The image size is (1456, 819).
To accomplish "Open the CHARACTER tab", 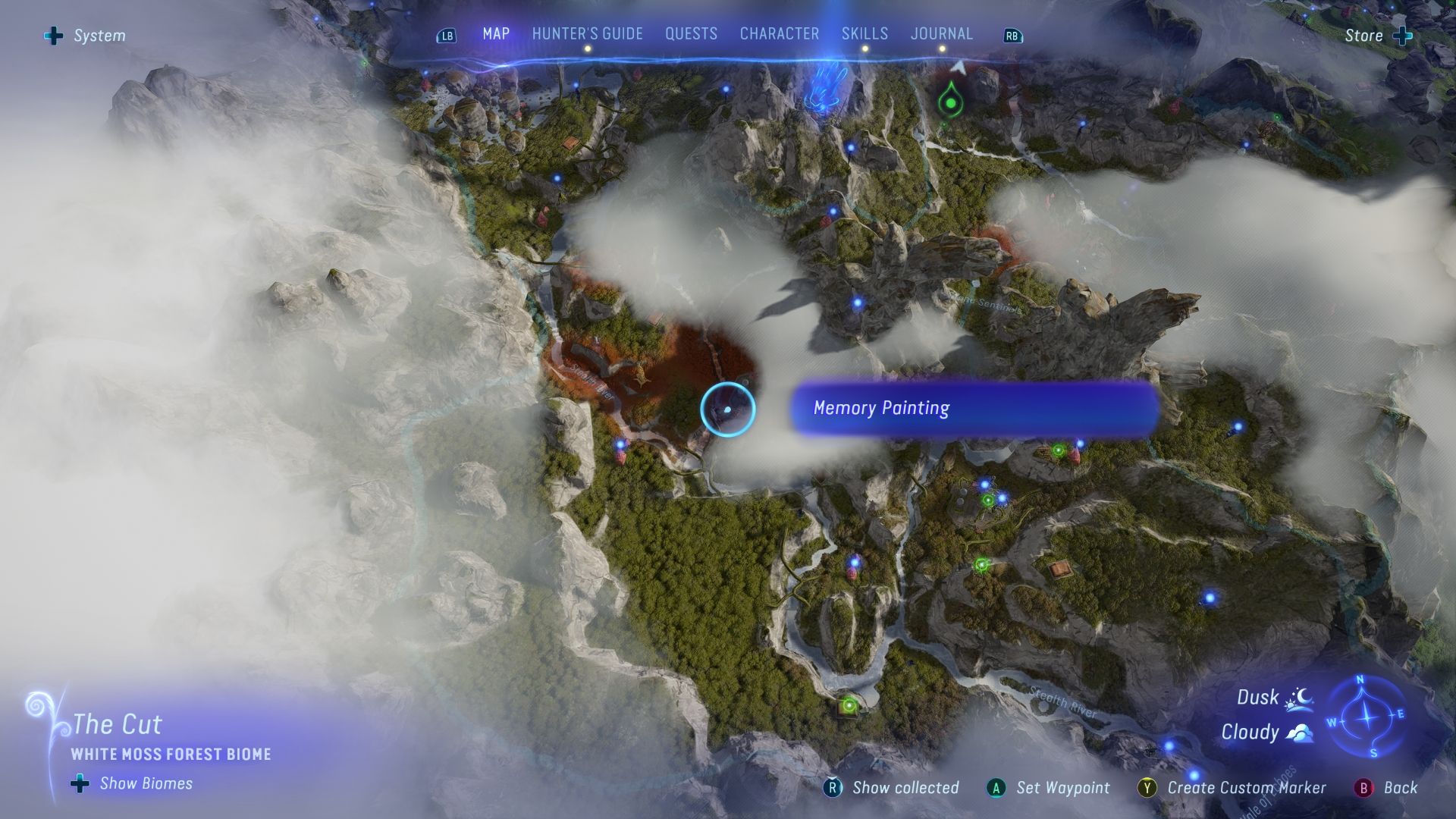I will (x=779, y=33).
